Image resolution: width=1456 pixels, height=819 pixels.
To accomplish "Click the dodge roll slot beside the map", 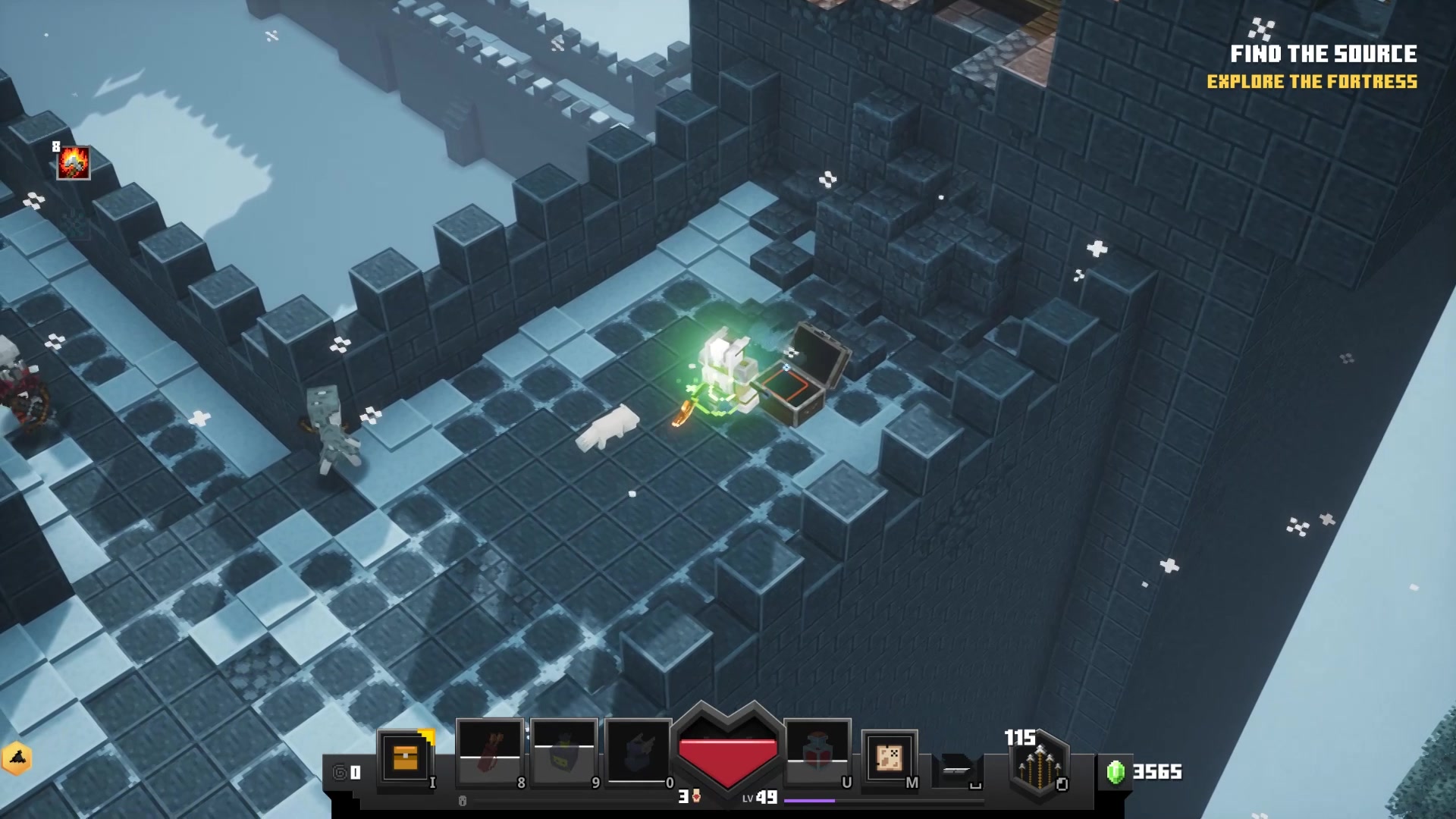I will pyautogui.click(x=957, y=769).
